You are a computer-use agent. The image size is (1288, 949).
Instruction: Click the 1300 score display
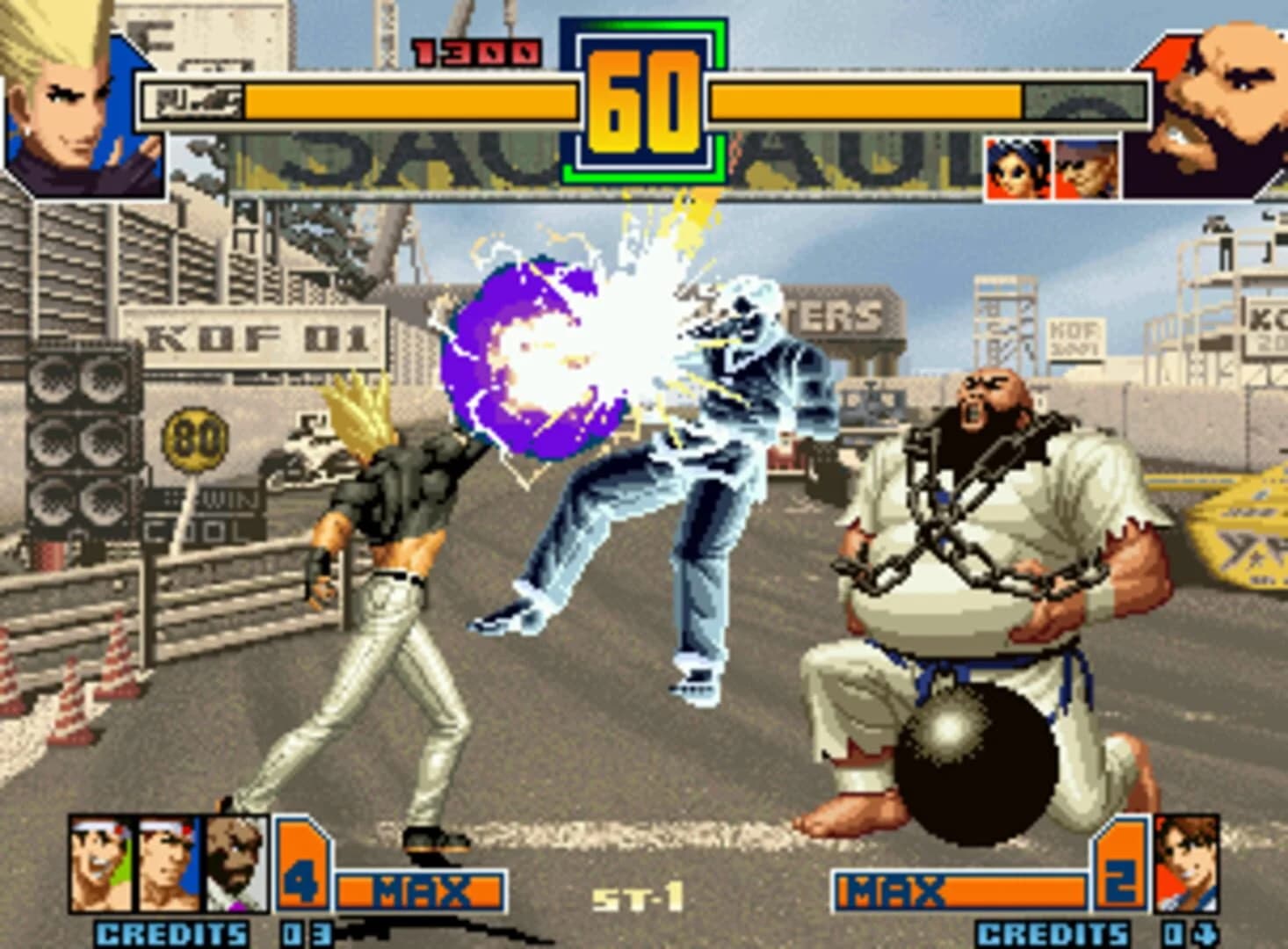click(x=479, y=50)
